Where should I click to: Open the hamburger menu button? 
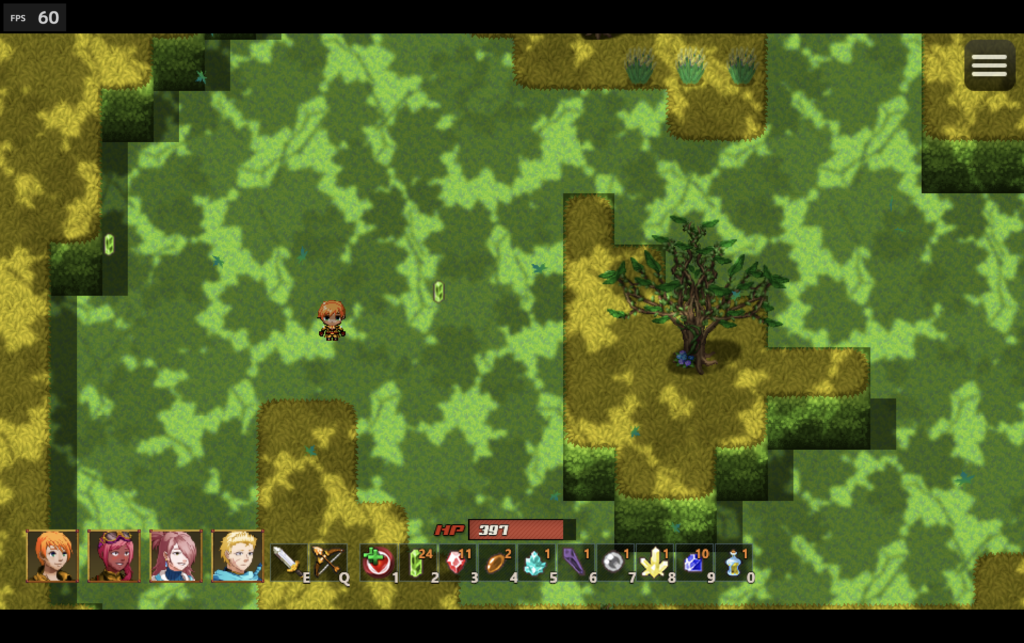click(989, 65)
